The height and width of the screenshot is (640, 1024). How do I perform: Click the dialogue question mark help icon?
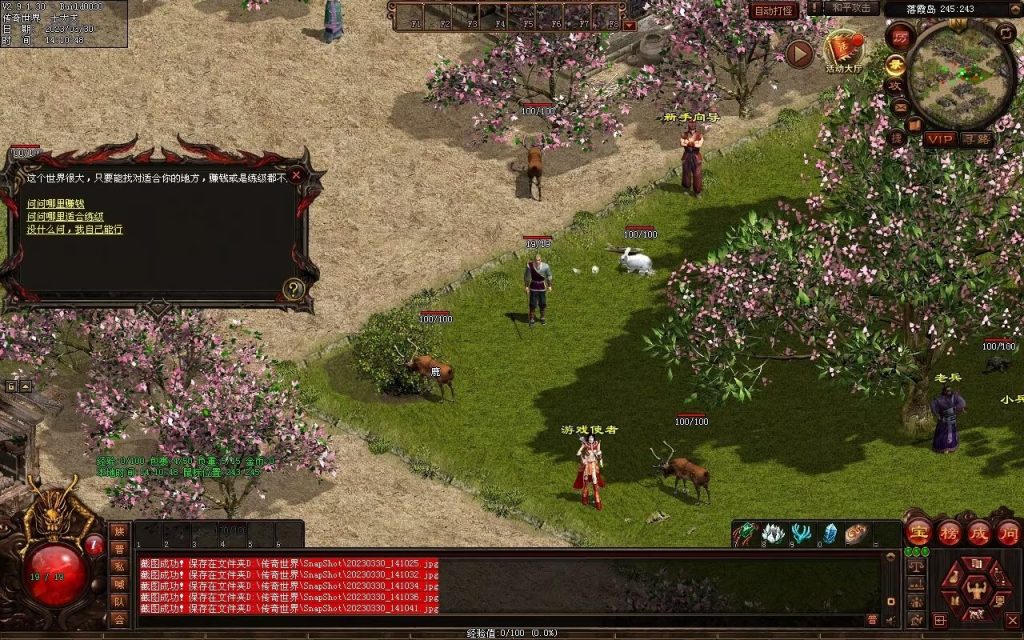tap(293, 289)
